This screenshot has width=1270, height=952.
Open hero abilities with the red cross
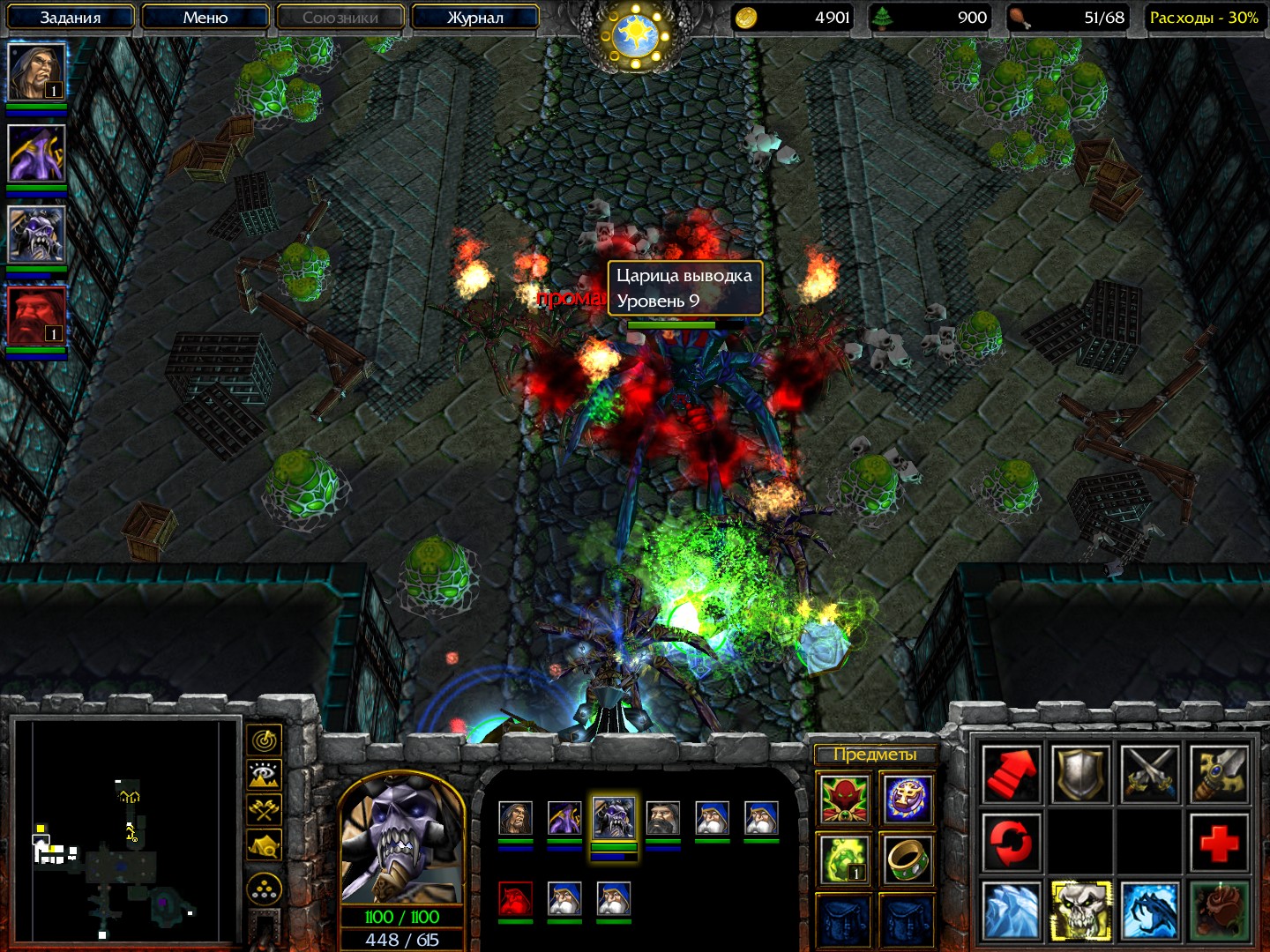pyautogui.click(x=1219, y=842)
